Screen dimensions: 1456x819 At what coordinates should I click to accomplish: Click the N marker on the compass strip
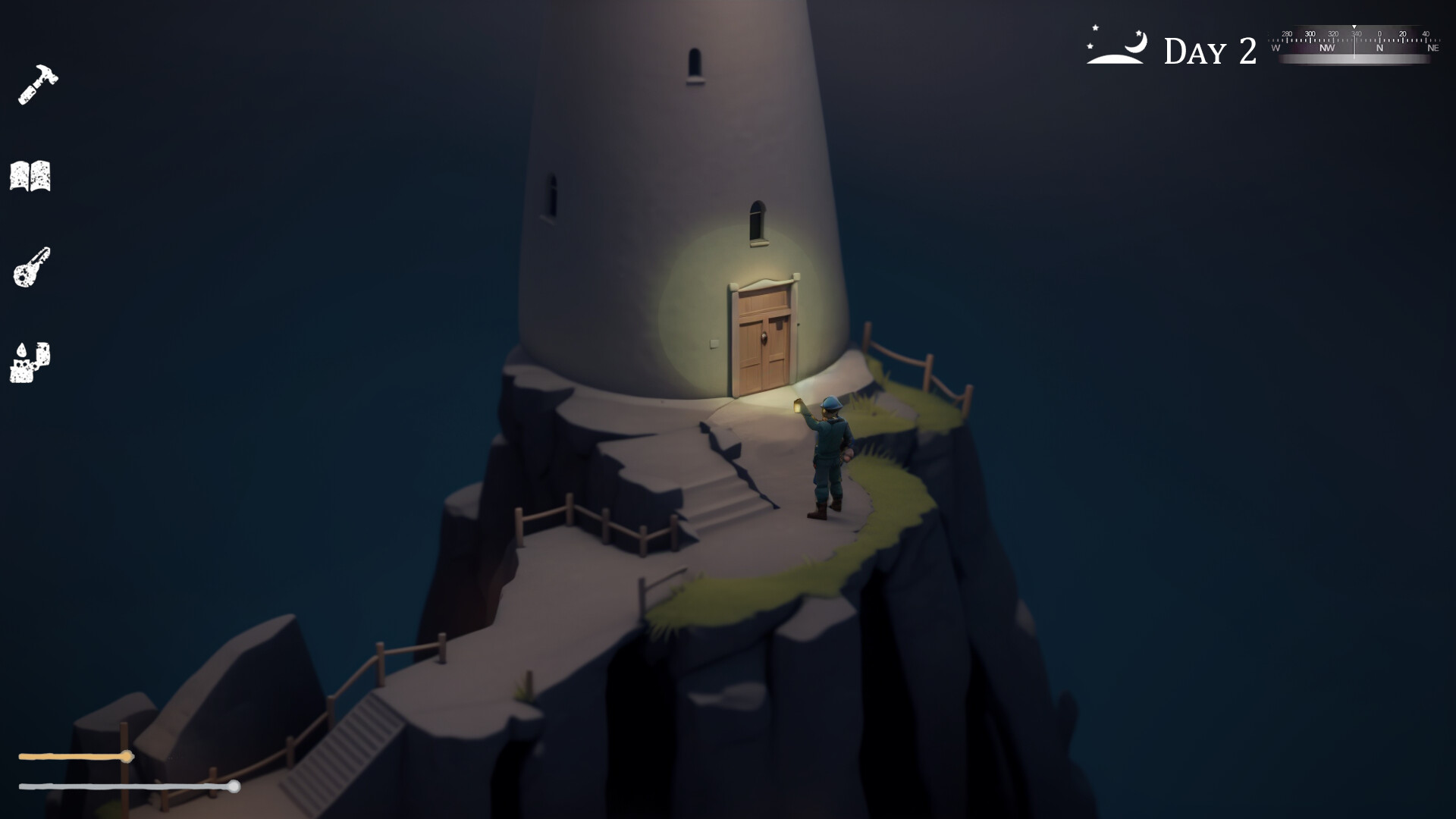point(1380,48)
